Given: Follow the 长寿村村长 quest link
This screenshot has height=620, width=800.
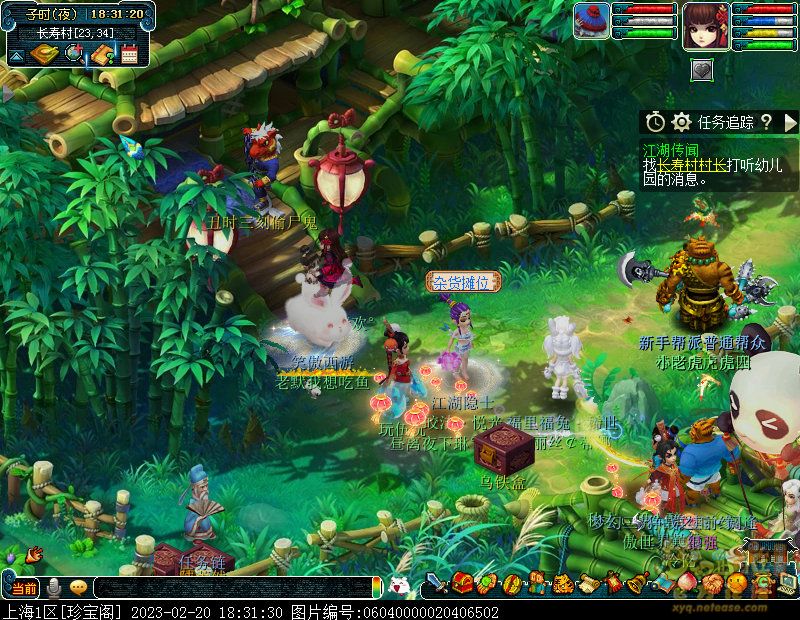Looking at the screenshot, I should pyautogui.click(x=691, y=164).
